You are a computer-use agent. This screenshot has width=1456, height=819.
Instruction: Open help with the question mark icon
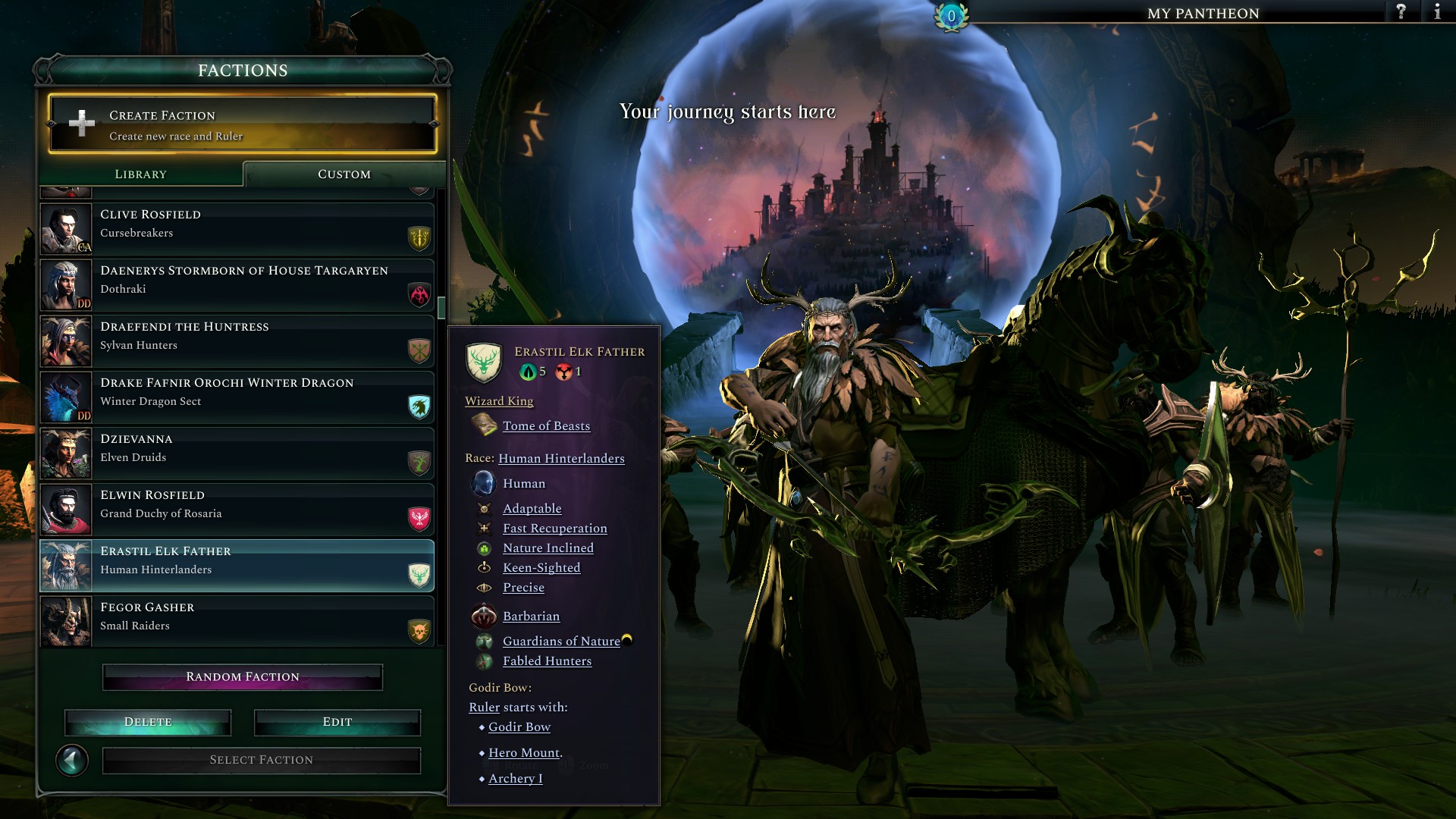pos(1401,12)
